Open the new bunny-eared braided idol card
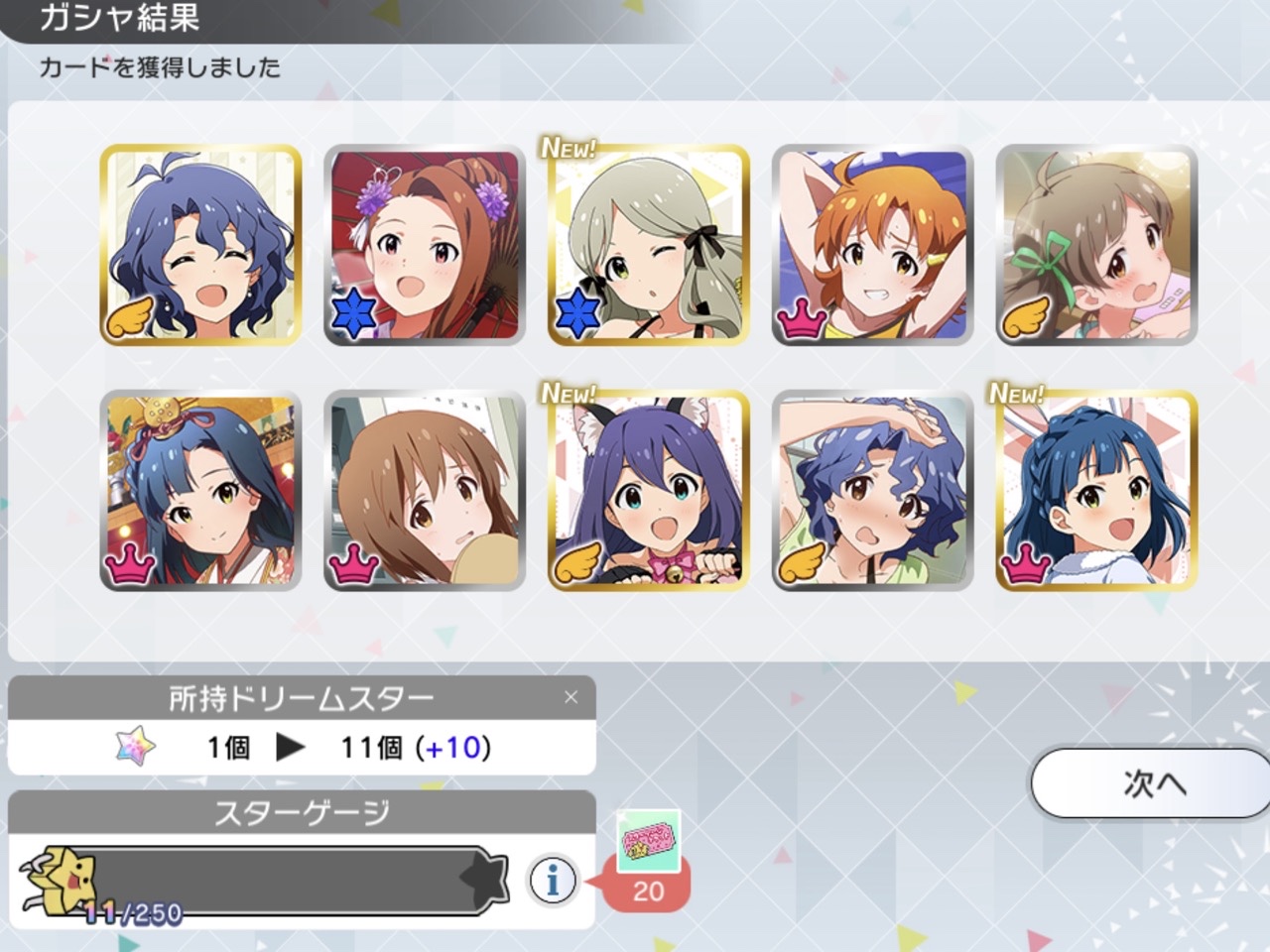 (1097, 491)
